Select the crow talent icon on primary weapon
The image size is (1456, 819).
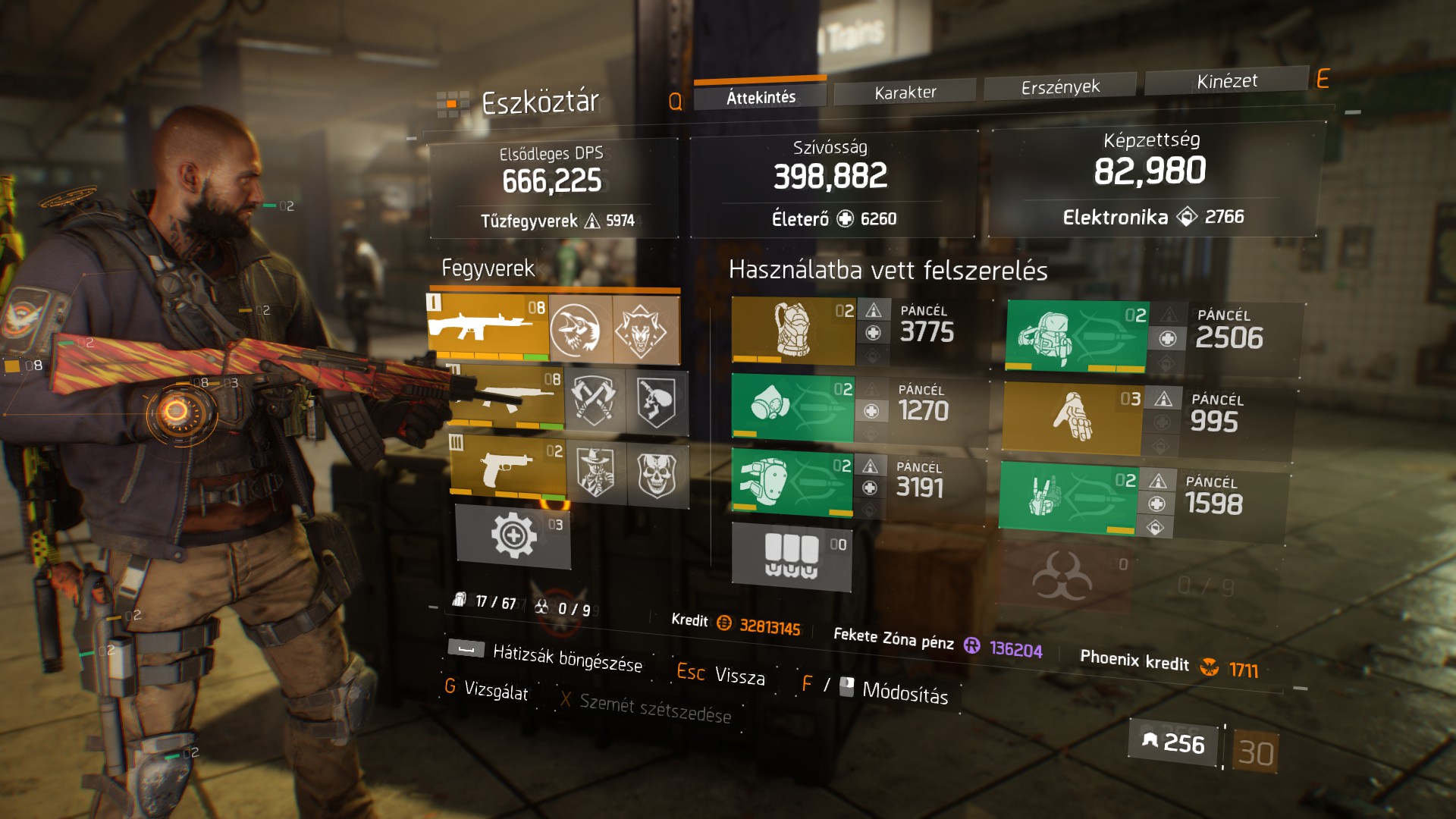[x=580, y=330]
